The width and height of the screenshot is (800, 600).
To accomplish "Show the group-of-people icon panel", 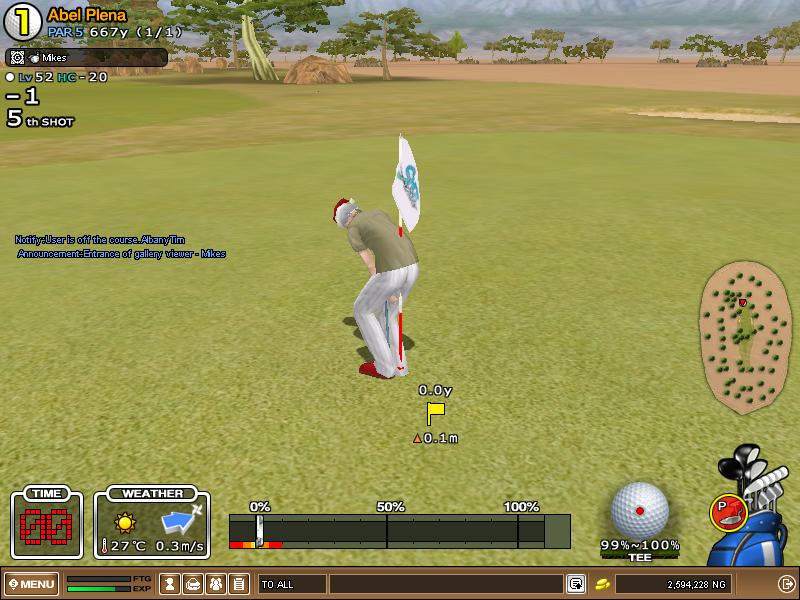I will (215, 584).
